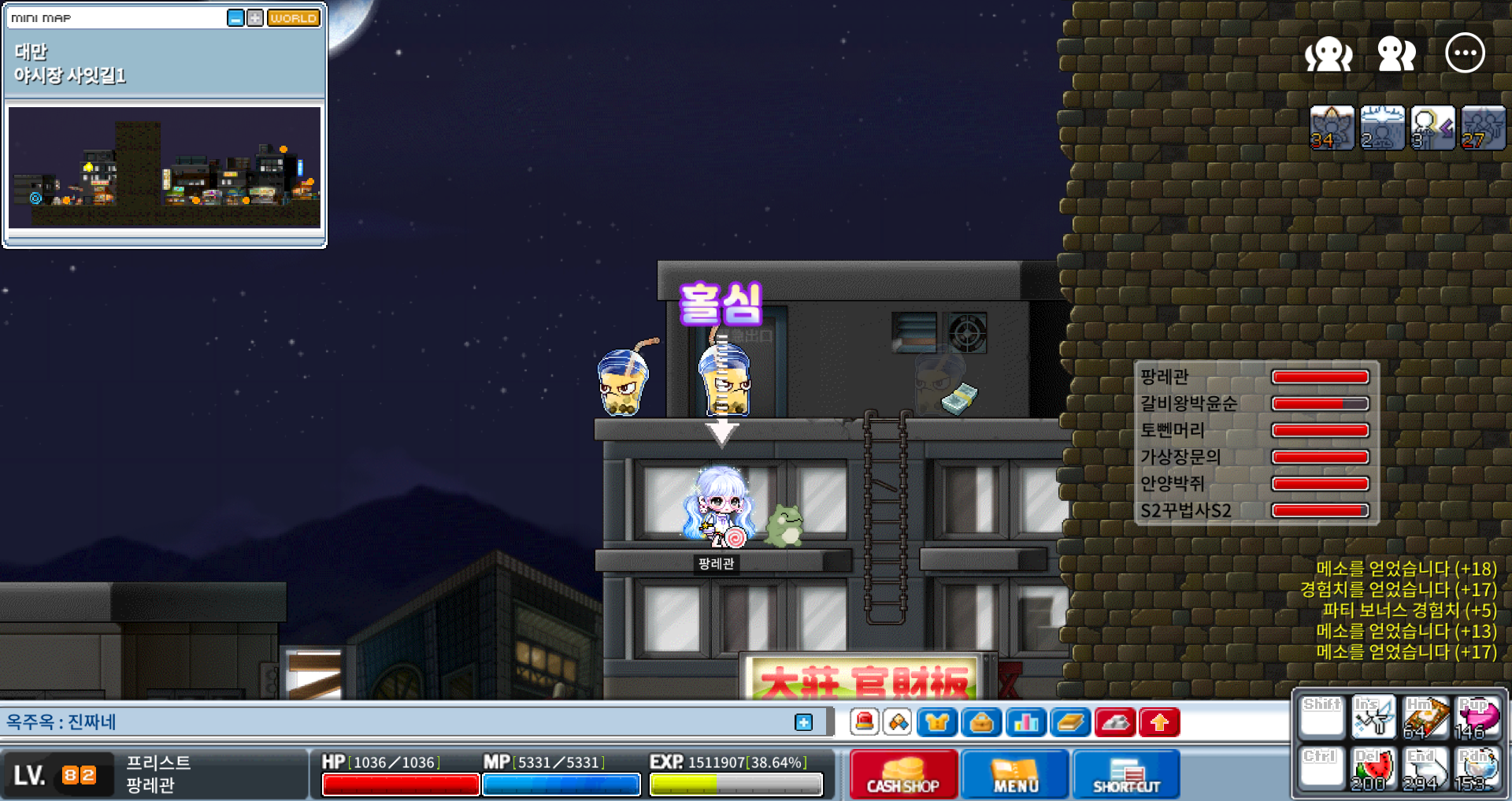The width and height of the screenshot is (1512, 801).
Task: Click the mini map city view
Action: pos(165,167)
